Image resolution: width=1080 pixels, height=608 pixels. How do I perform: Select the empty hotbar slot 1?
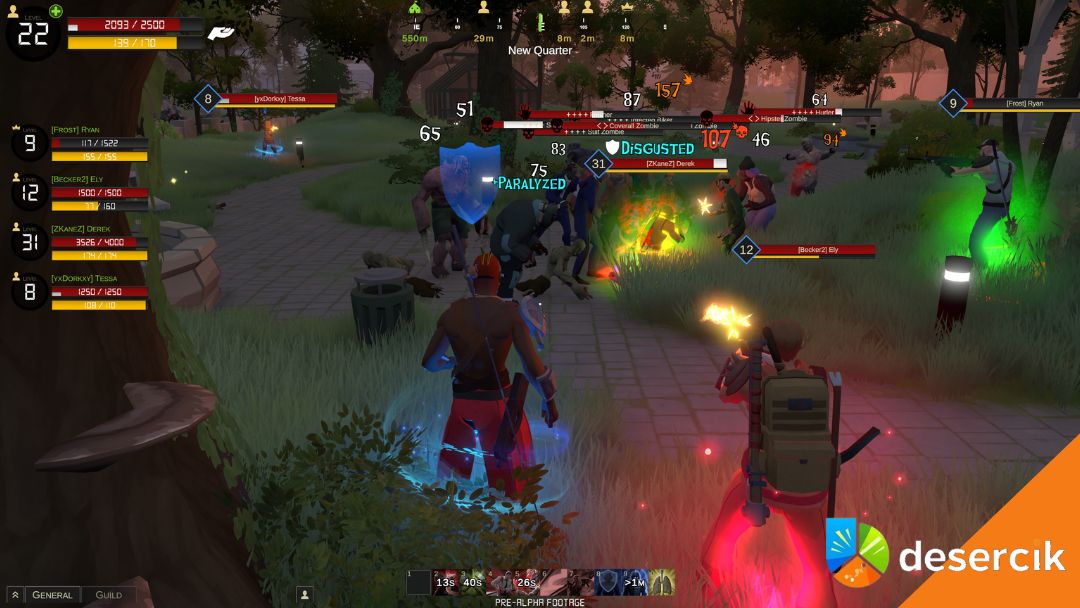[x=419, y=582]
